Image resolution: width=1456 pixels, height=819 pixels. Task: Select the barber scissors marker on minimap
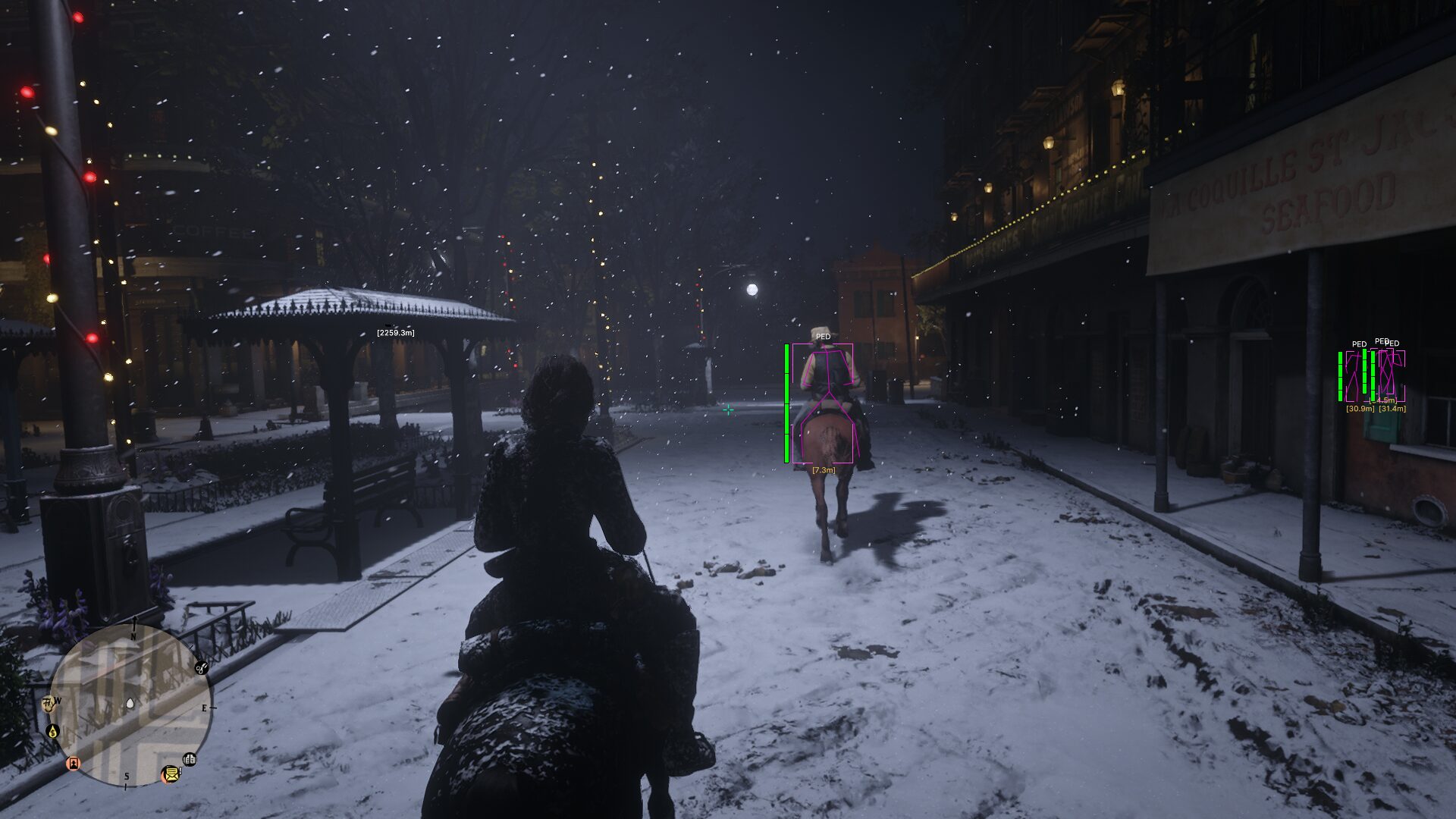[201, 668]
